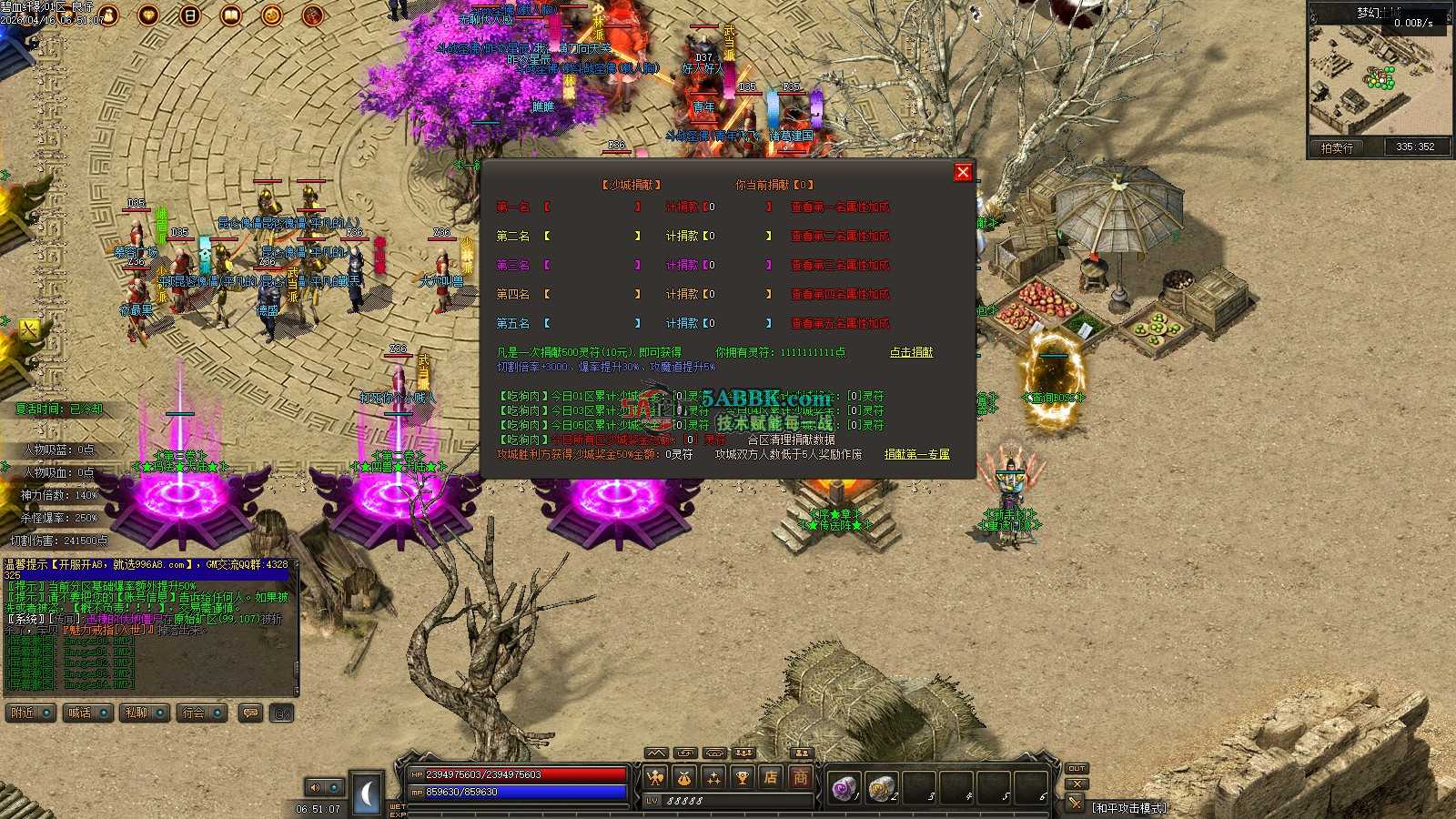Click the 点击捐献 donate link

[911, 352]
